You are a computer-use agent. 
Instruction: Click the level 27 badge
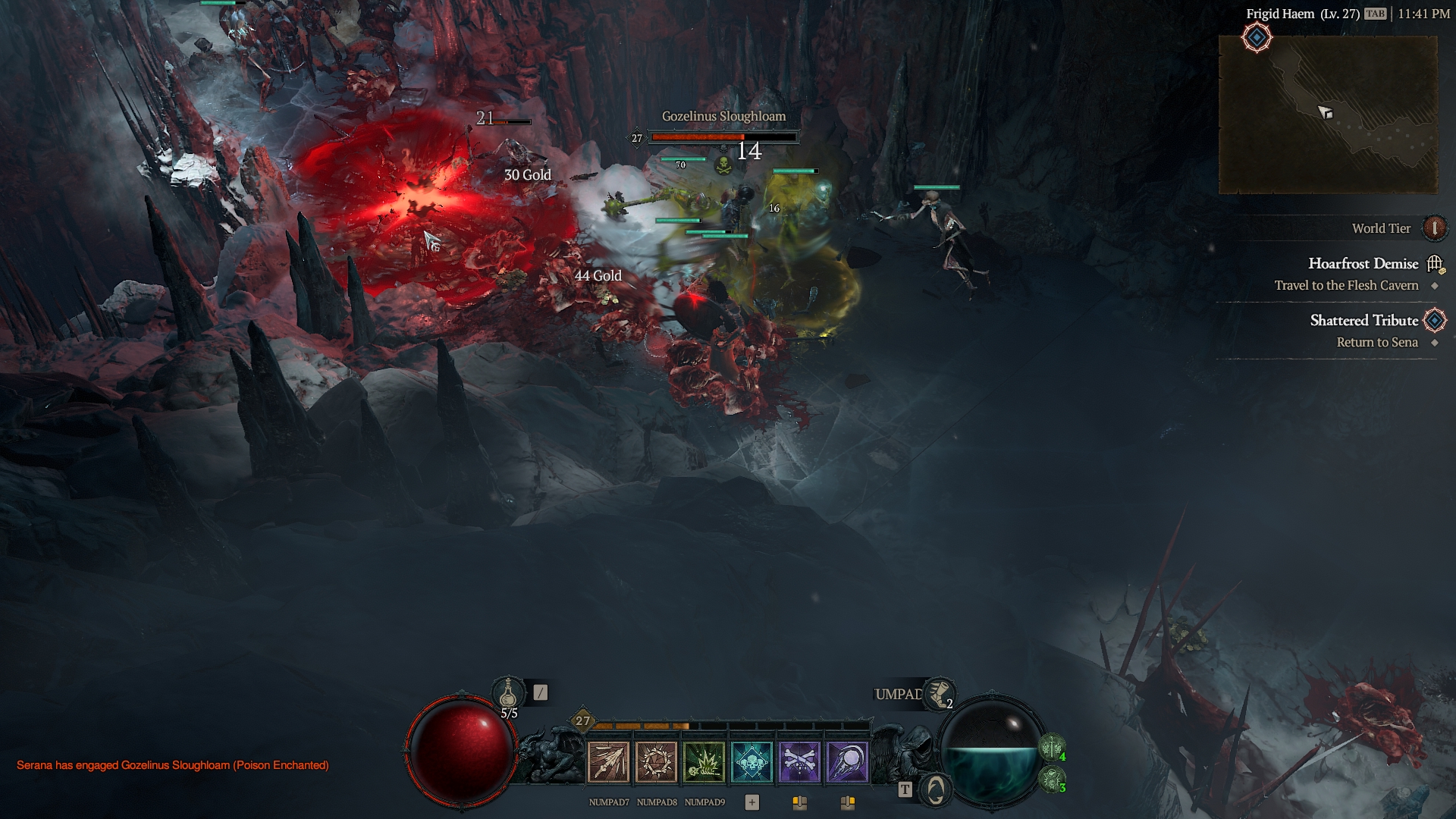(x=582, y=720)
